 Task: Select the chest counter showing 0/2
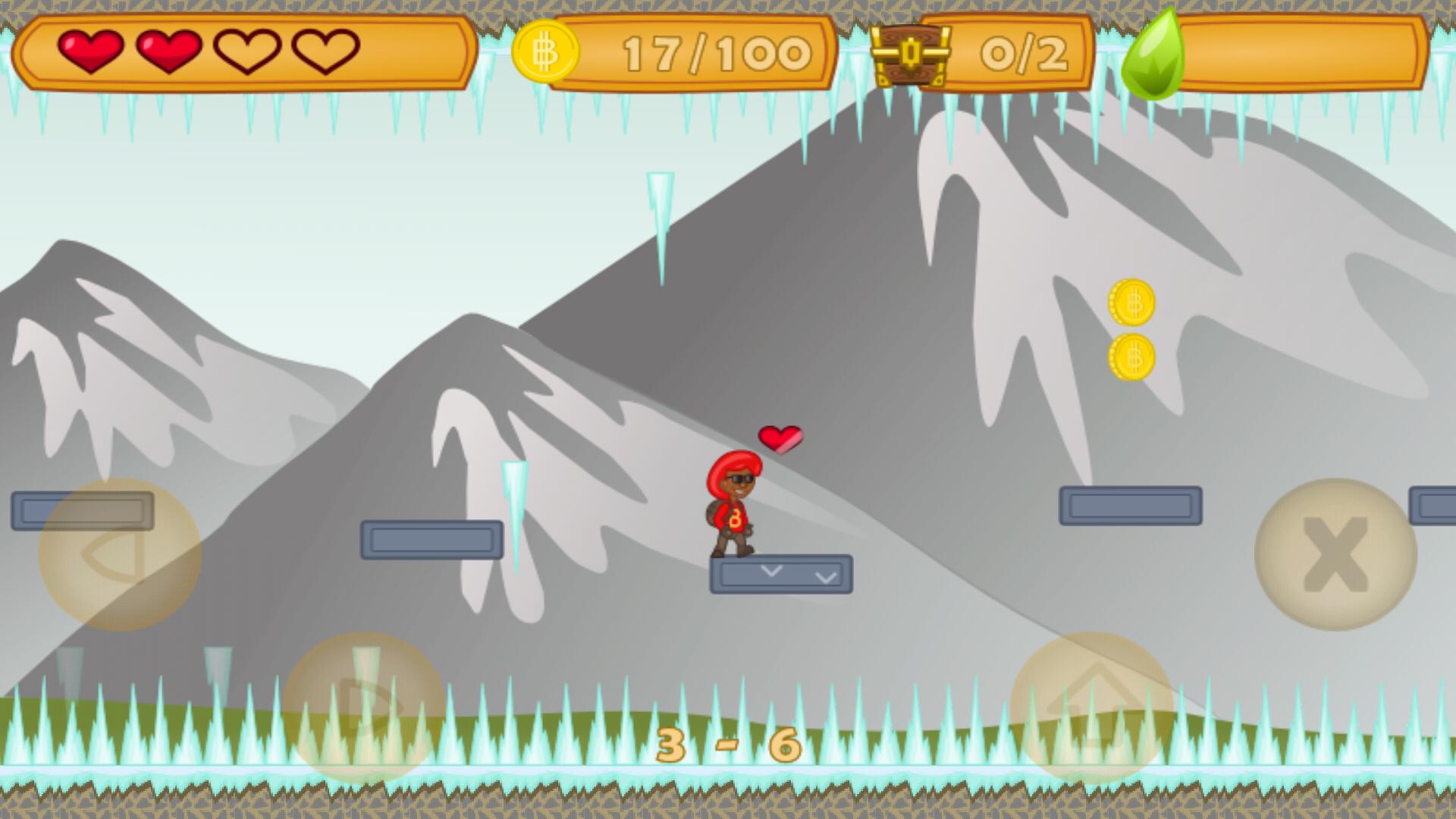[x=1025, y=52]
